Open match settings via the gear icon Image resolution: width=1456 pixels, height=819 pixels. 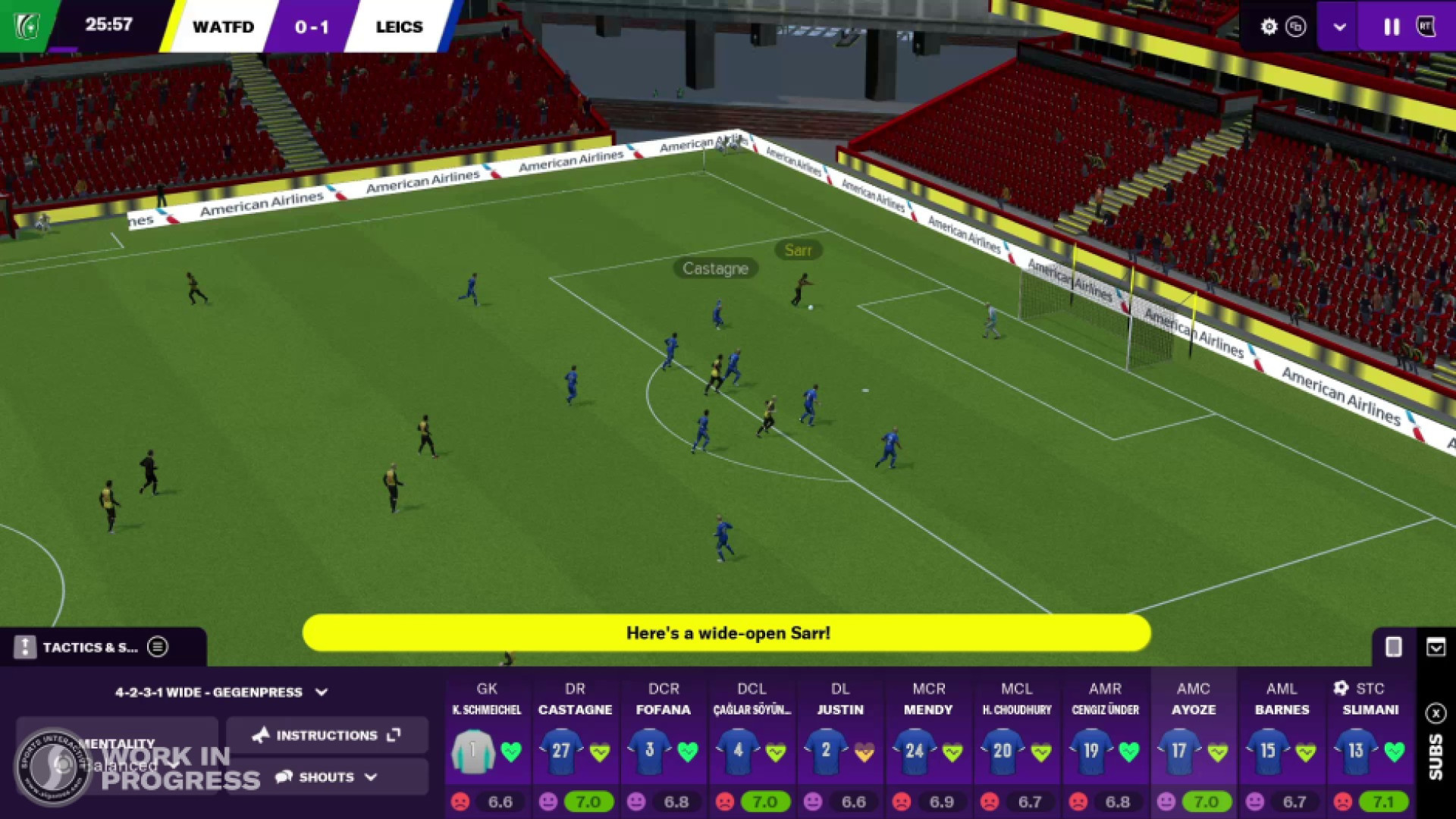[1269, 27]
